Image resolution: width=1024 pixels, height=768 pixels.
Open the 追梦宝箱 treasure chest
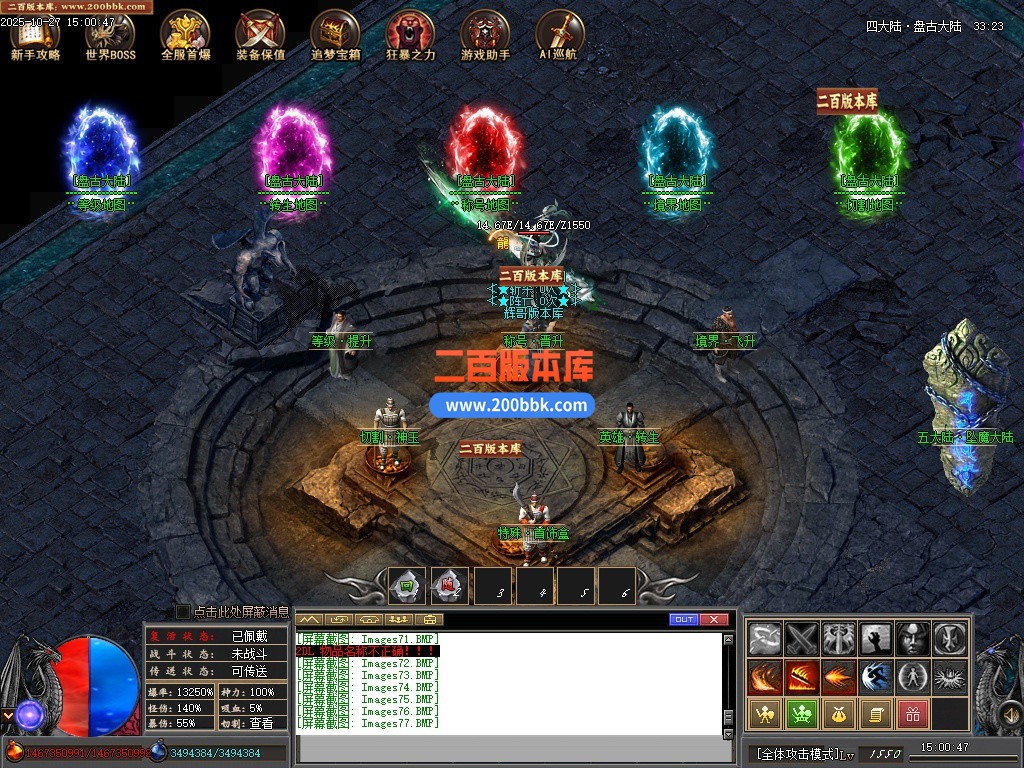pyautogui.click(x=335, y=35)
